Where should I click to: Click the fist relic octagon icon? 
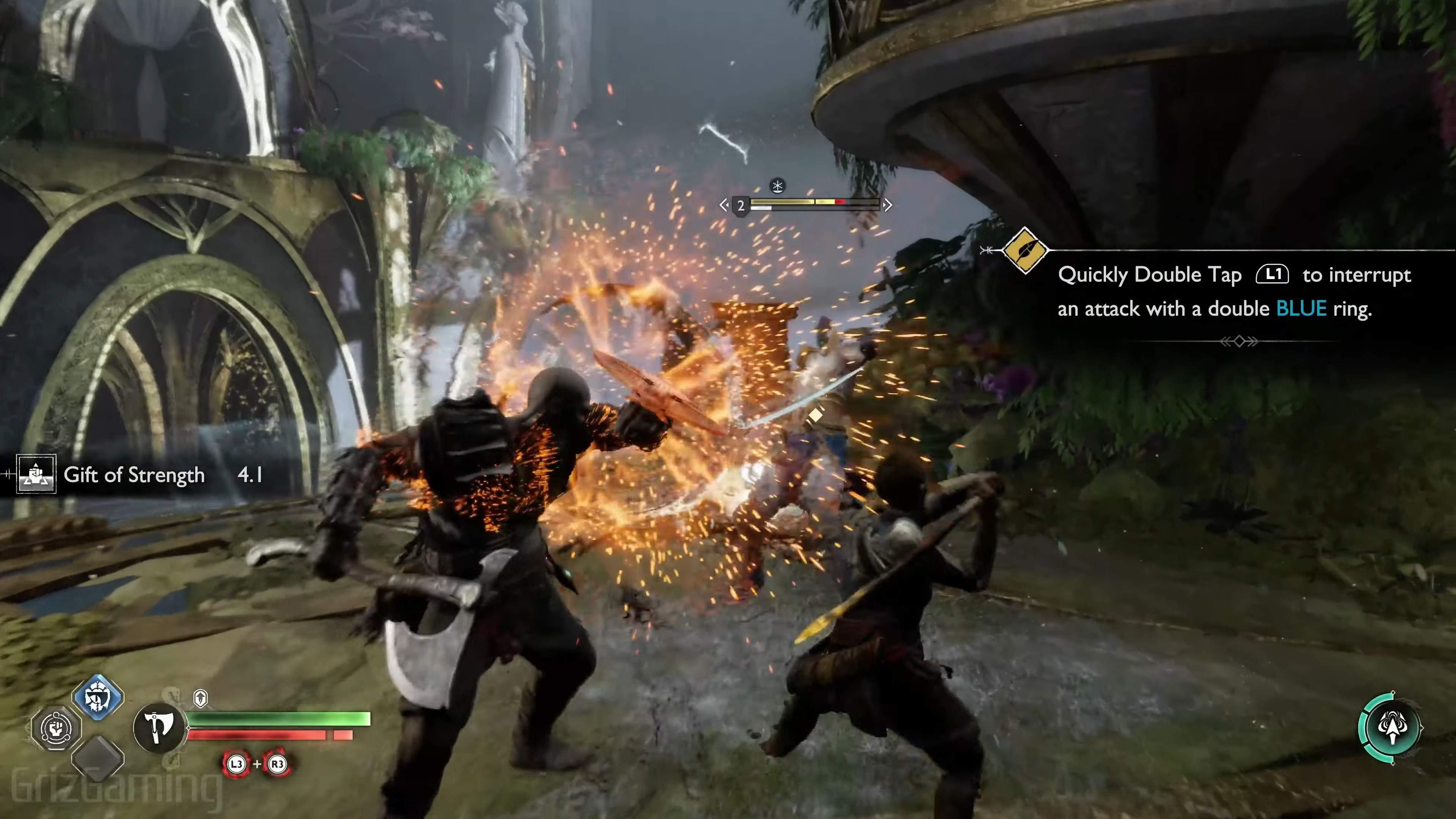(x=56, y=728)
